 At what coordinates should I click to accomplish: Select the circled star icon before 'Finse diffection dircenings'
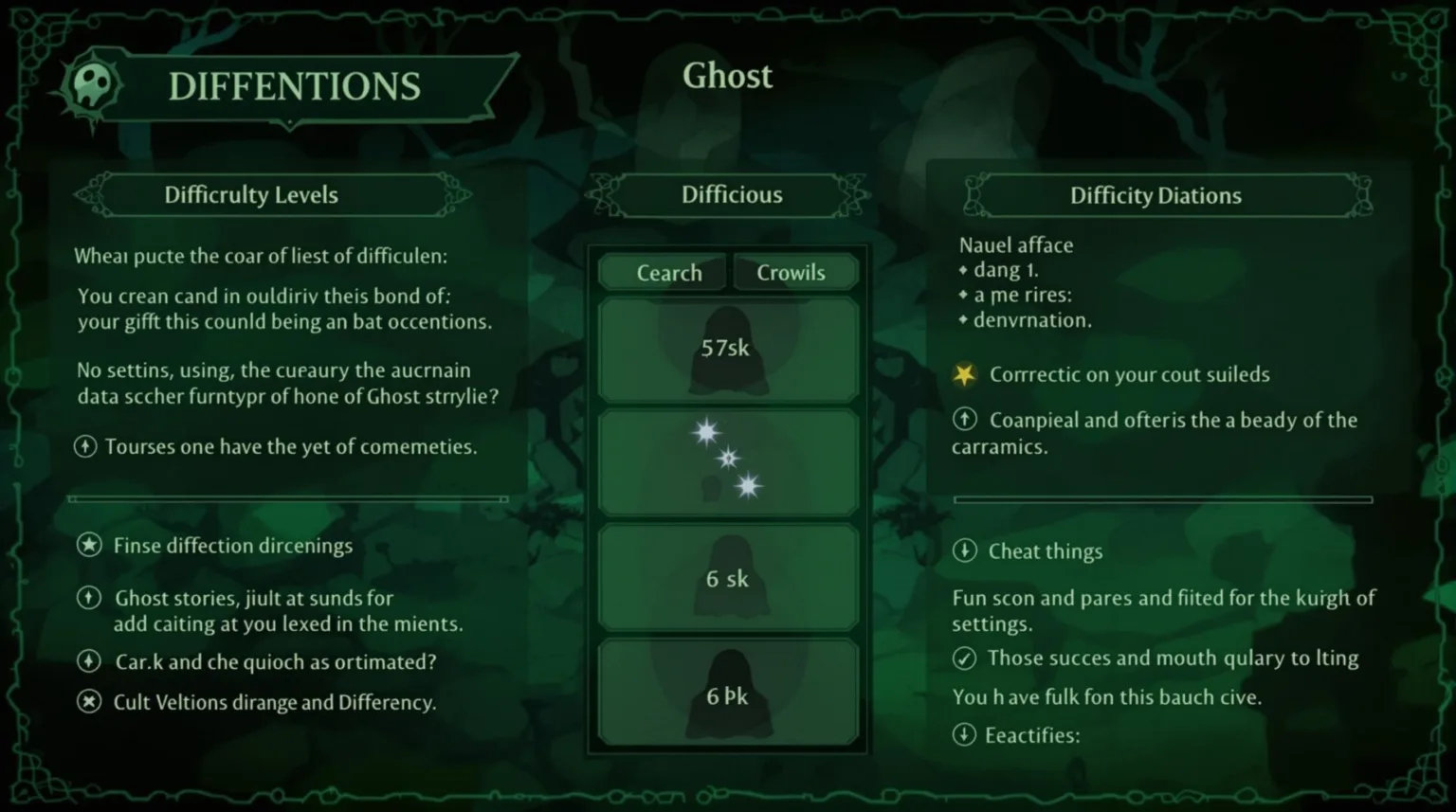coord(90,545)
